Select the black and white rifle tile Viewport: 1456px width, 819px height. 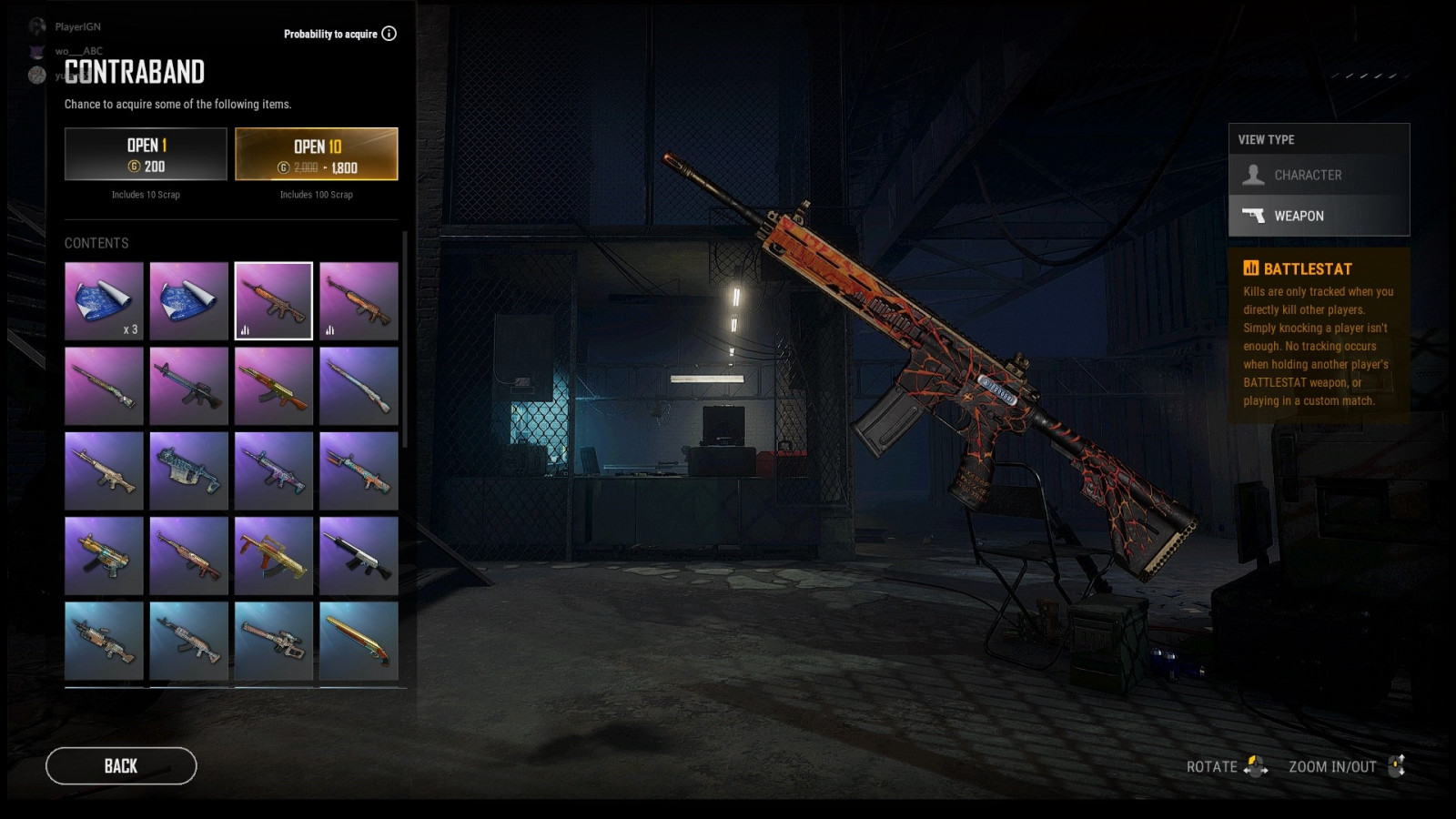[359, 556]
